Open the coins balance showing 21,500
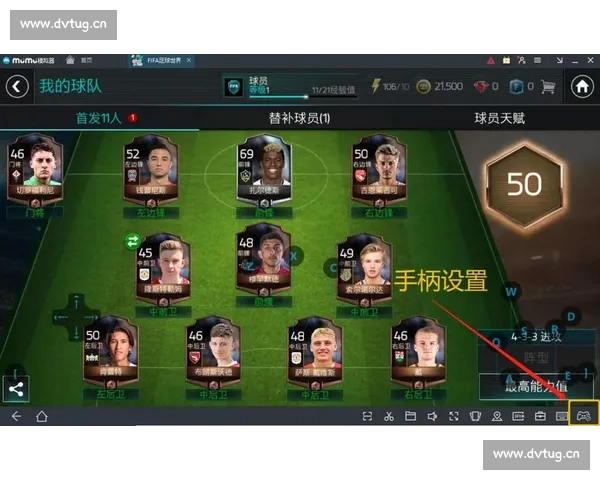This screenshot has height=480, width=600. [440, 86]
